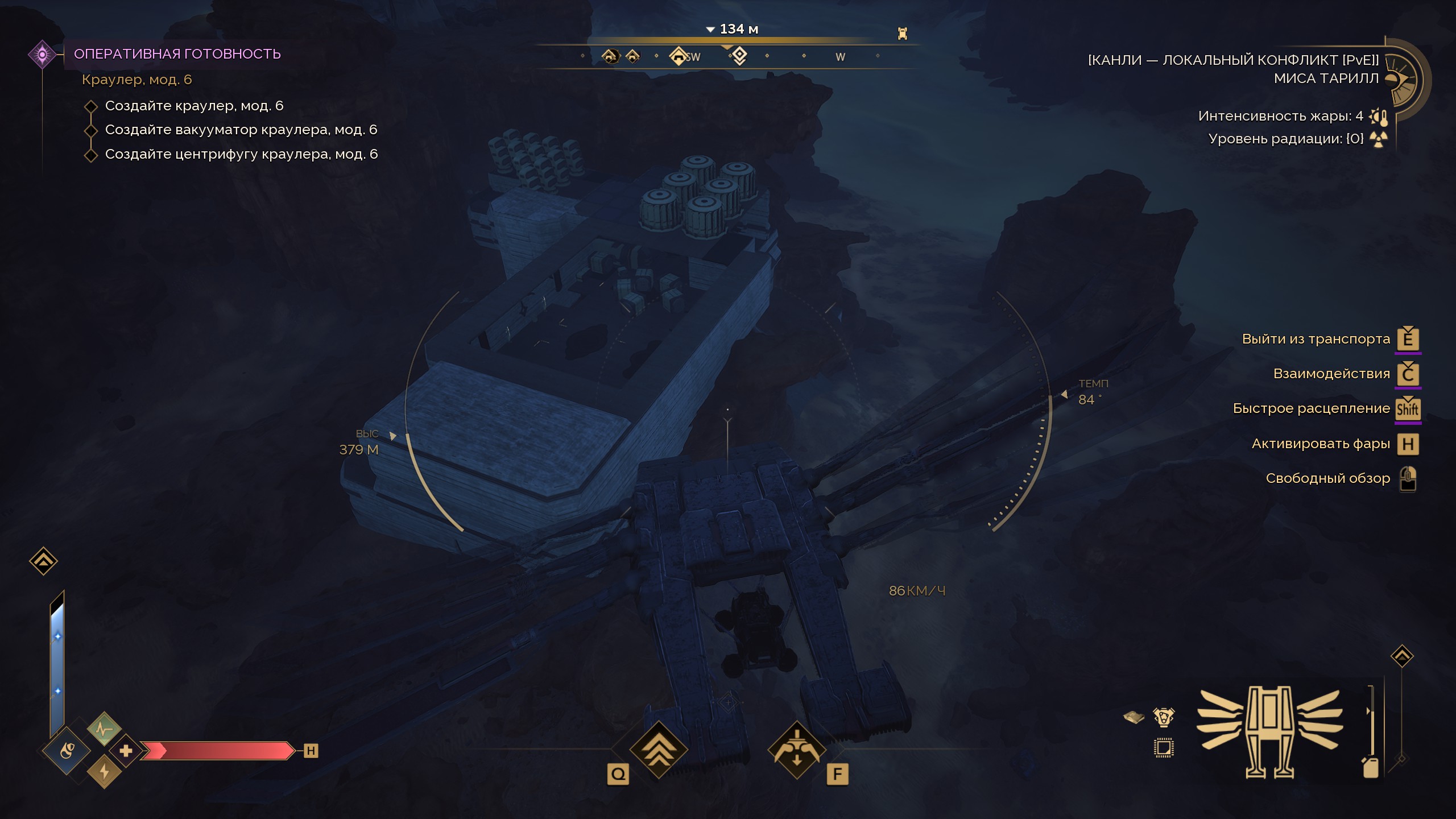
Task: Select the filled base marker beside SW
Action: tap(678, 56)
